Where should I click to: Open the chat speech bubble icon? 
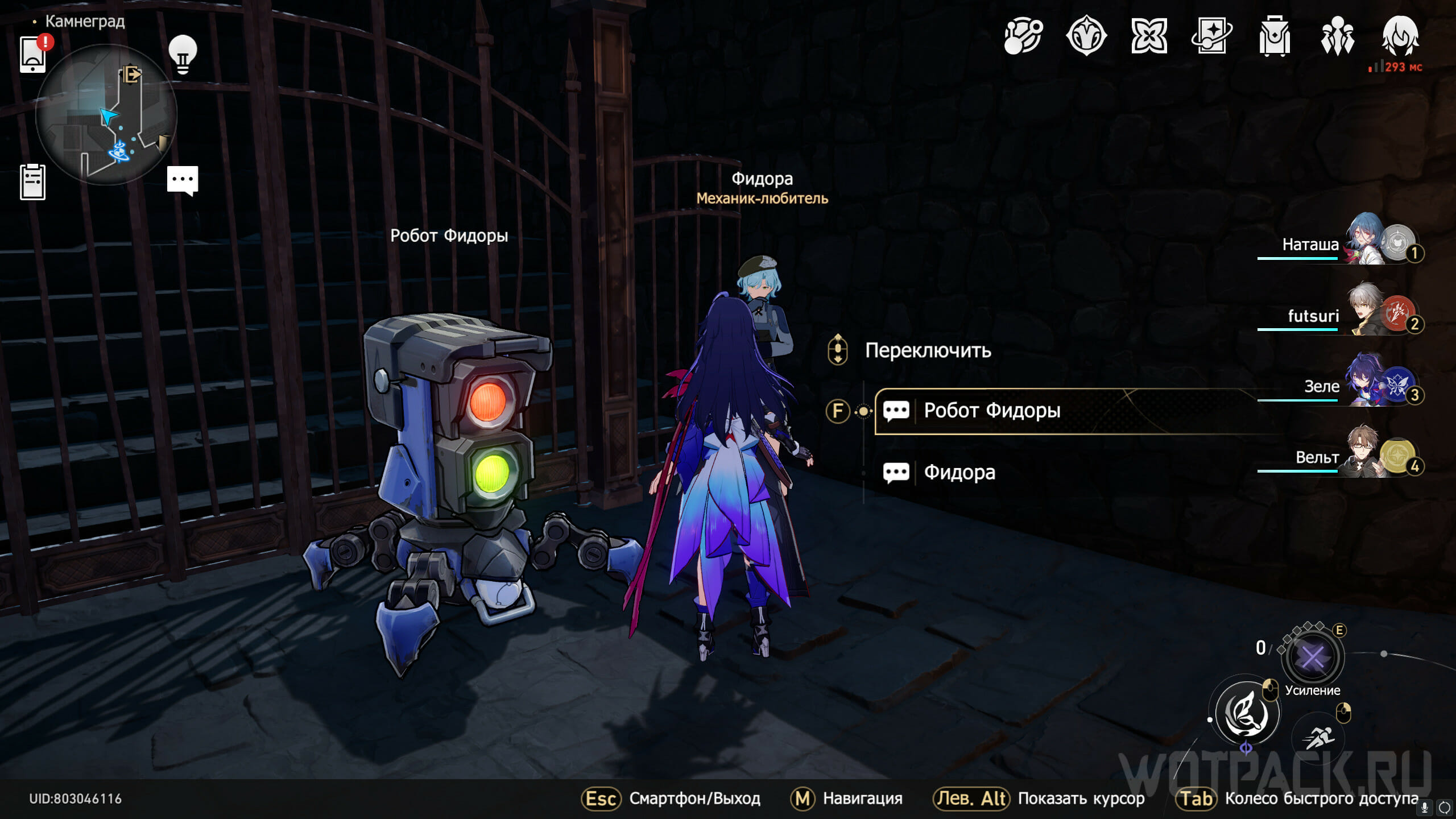tap(183, 180)
